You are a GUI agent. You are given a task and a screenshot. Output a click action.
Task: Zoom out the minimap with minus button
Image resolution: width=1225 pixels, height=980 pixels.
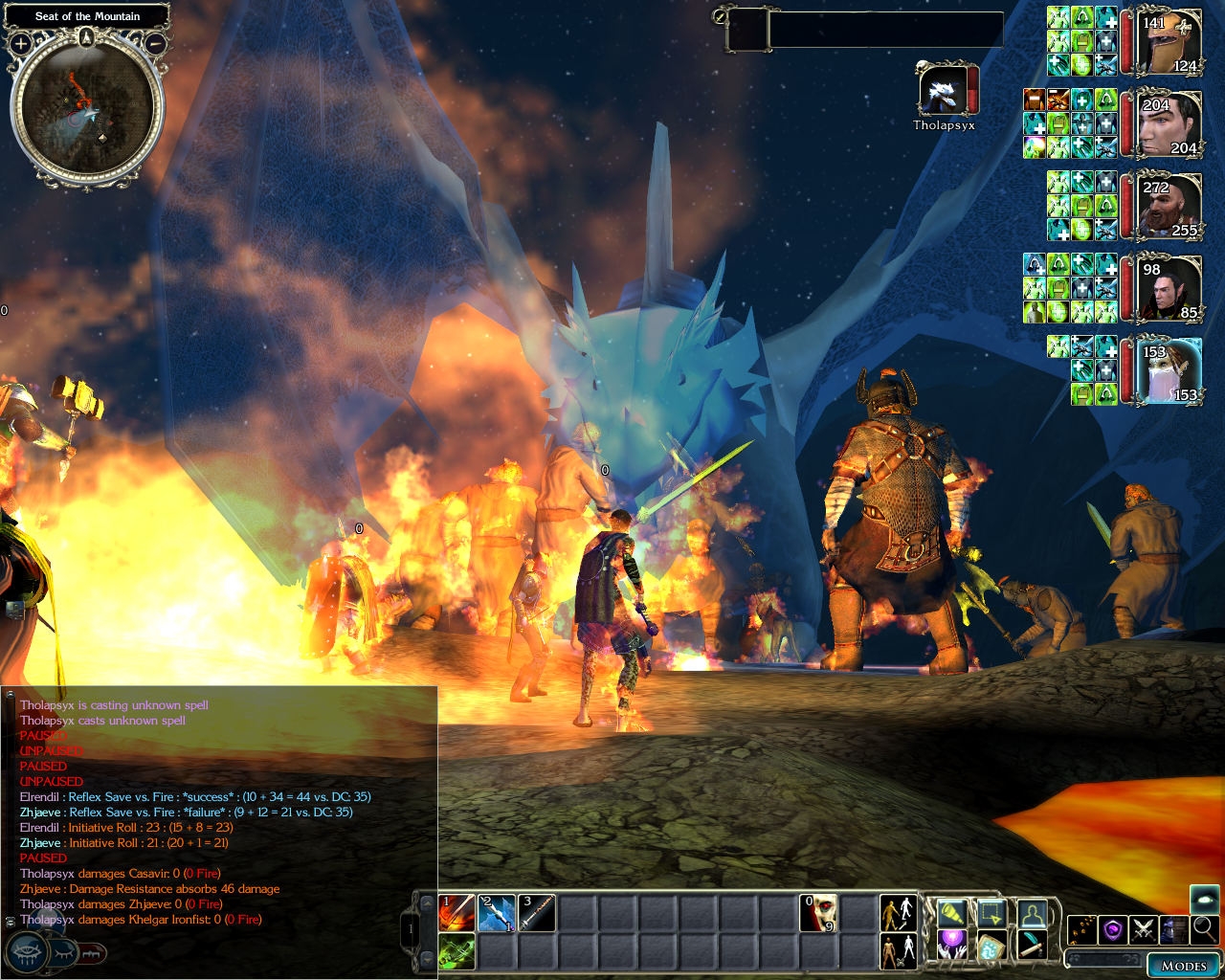point(157,43)
